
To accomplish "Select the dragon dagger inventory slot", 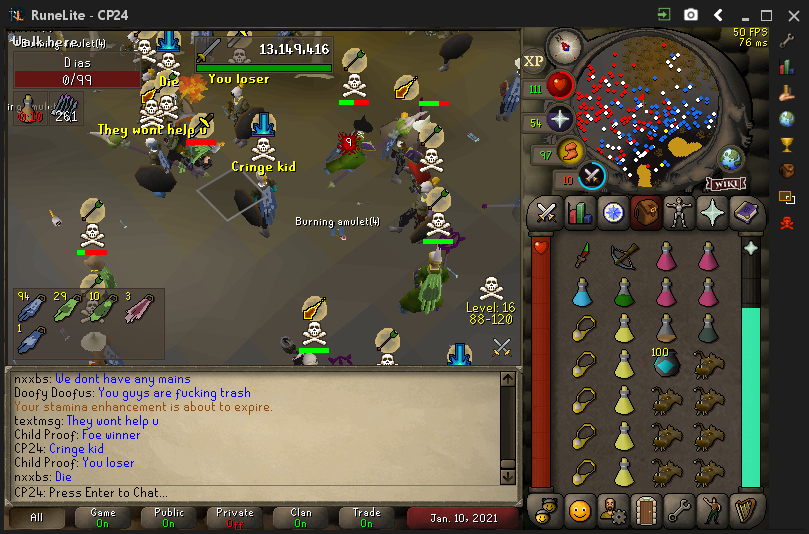I will [x=582, y=257].
